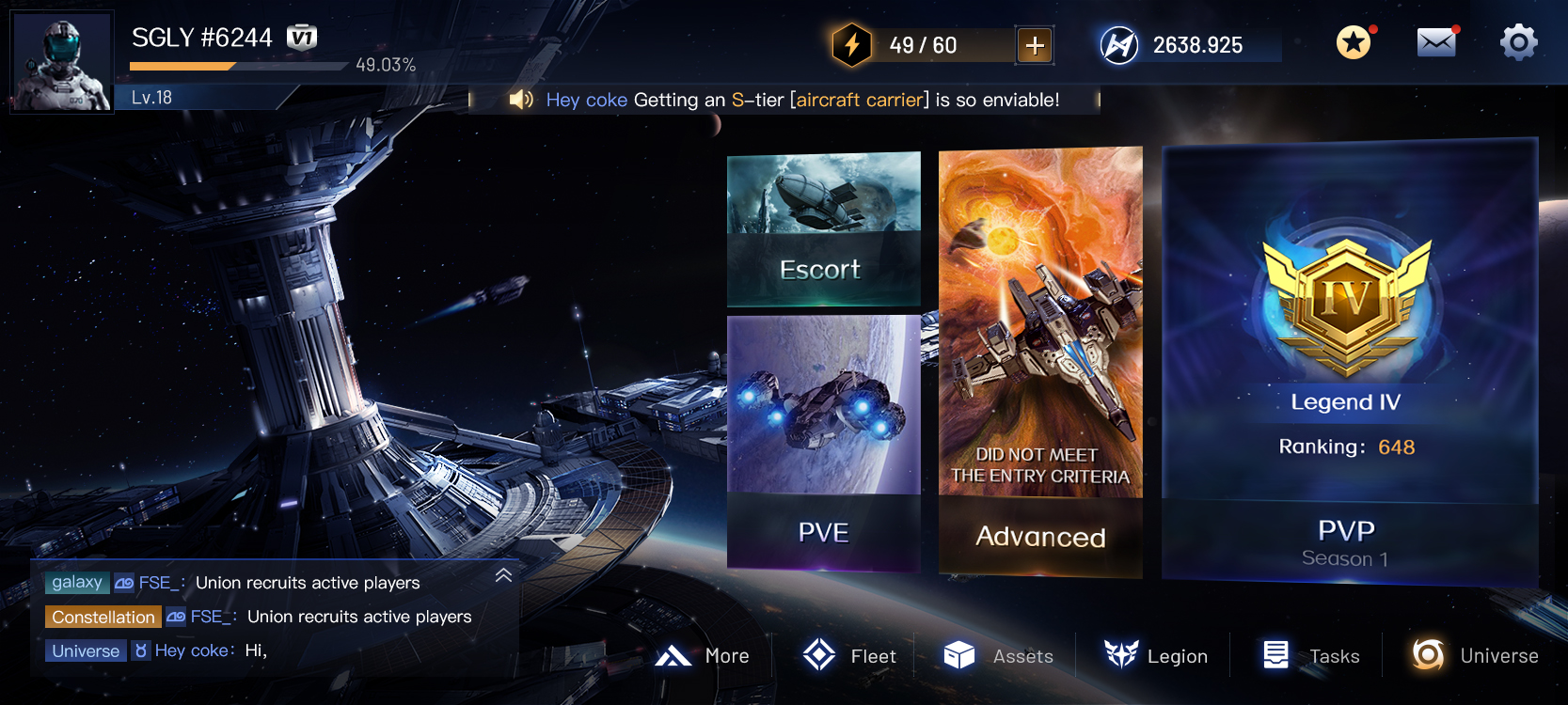This screenshot has width=1568, height=705.
Task: Collapse the chat message panel
Action: pyautogui.click(x=501, y=575)
